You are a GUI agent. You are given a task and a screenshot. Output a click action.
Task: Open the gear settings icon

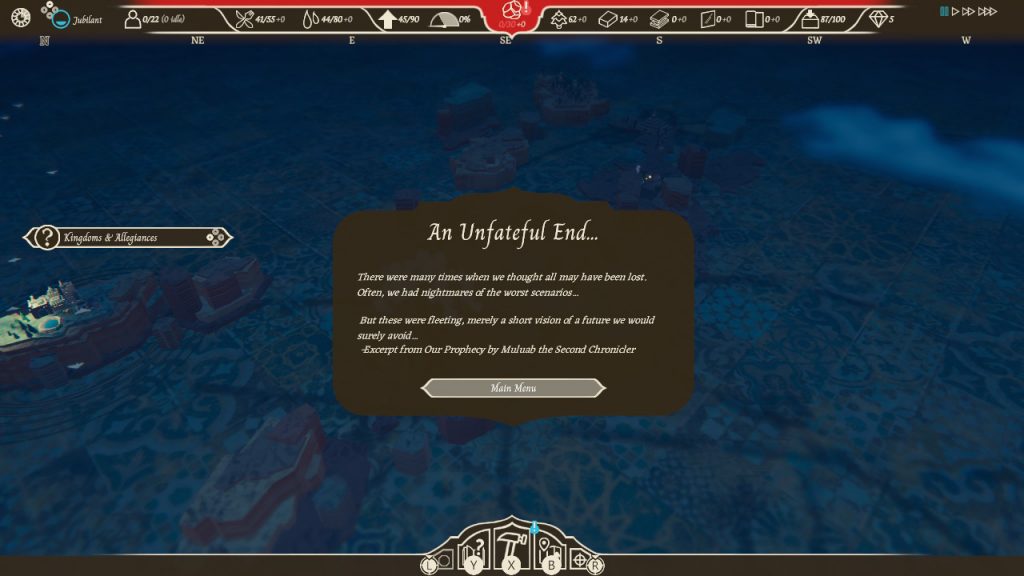(20, 17)
